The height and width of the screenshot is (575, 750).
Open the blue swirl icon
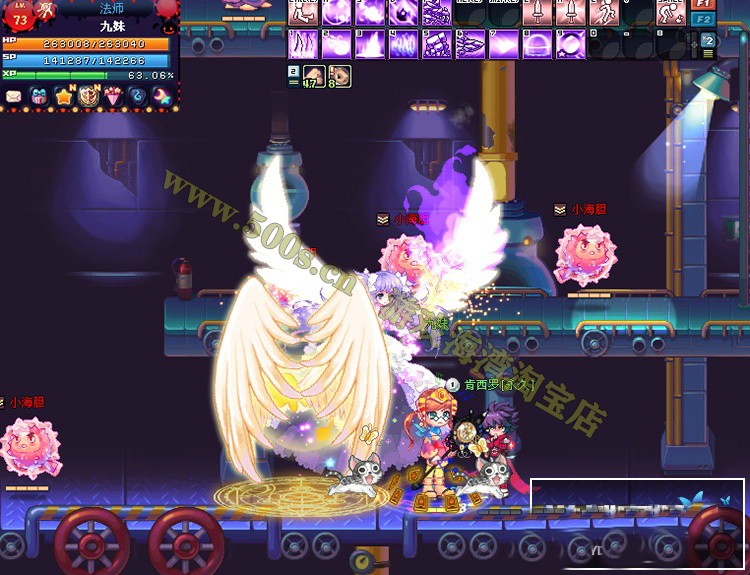pos(137,97)
